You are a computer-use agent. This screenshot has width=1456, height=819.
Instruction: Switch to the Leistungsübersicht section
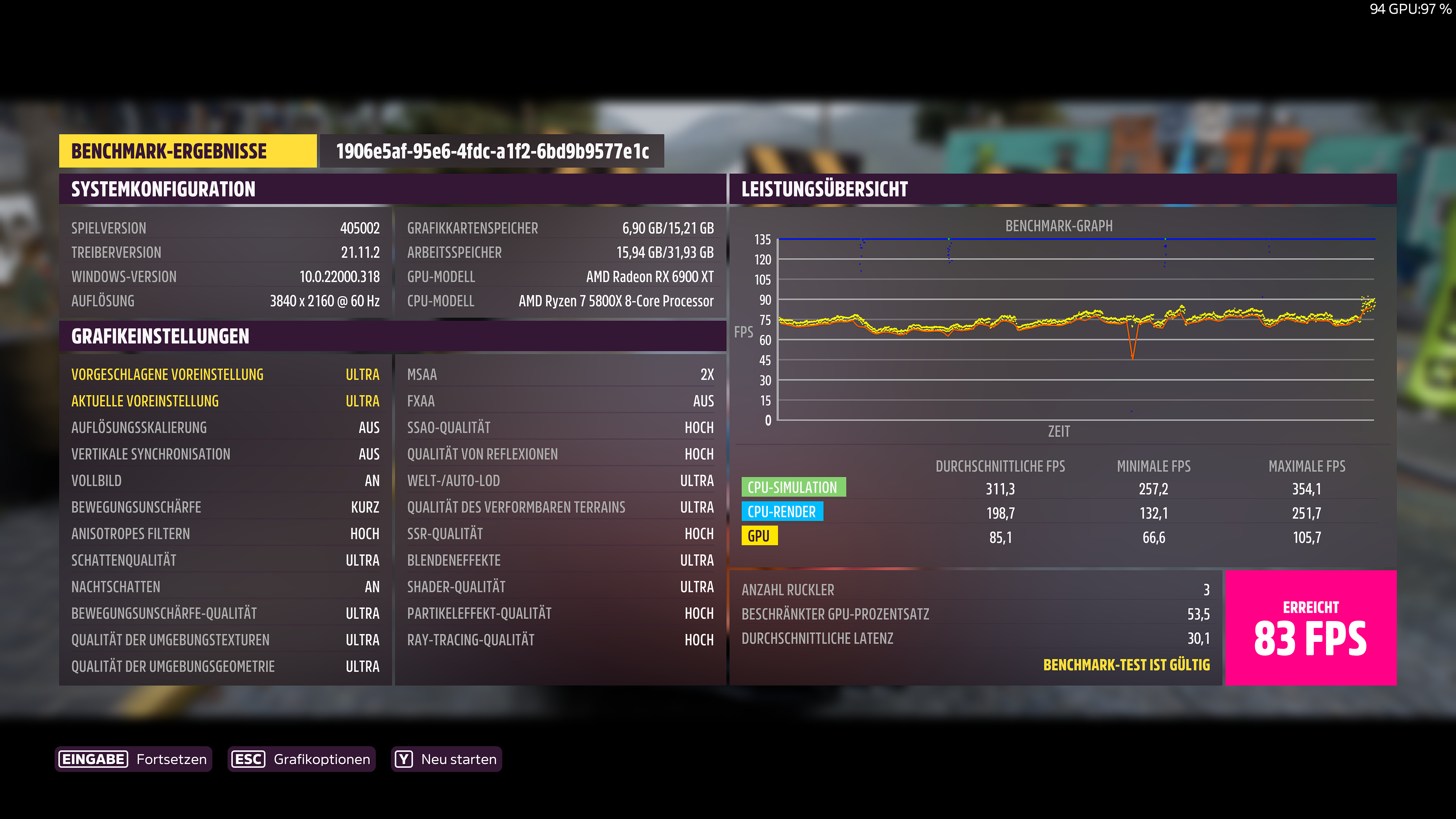coord(825,189)
